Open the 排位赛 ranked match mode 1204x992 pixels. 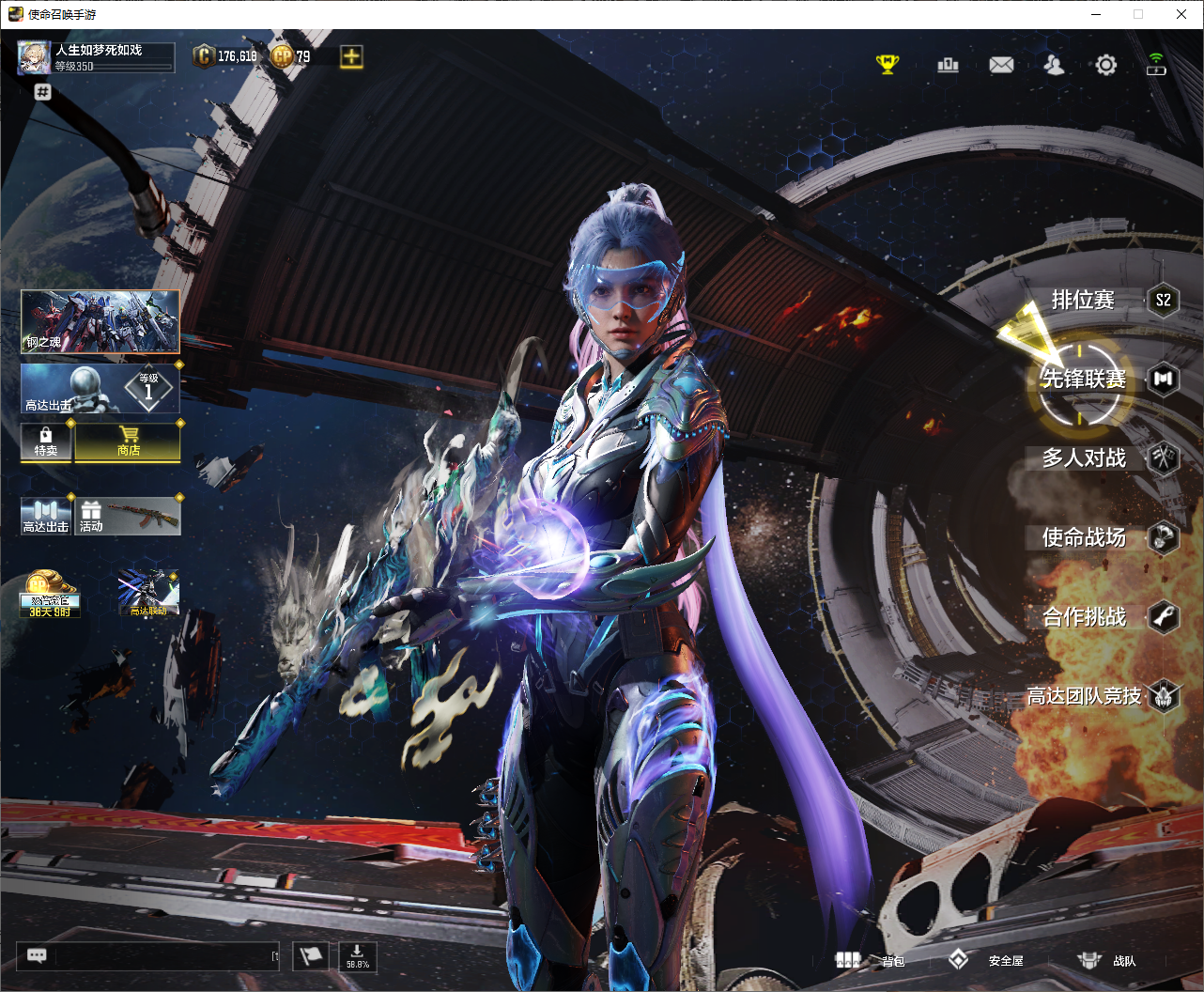click(1084, 301)
